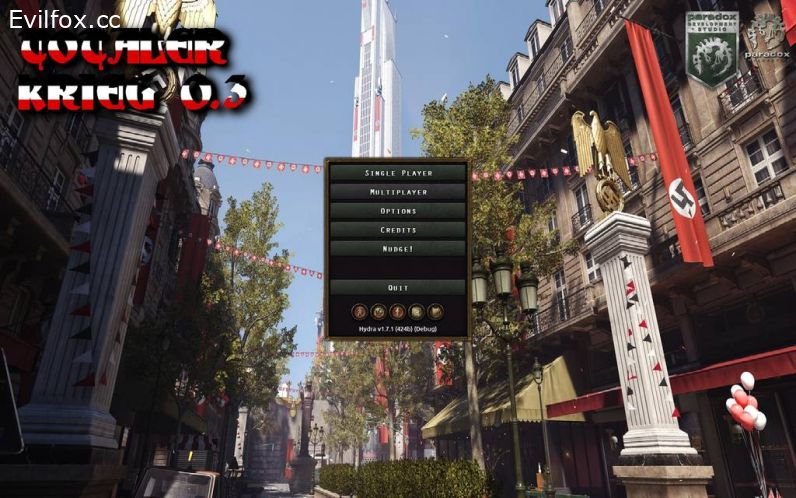Quit the game
The width and height of the screenshot is (796, 498).
(x=398, y=288)
